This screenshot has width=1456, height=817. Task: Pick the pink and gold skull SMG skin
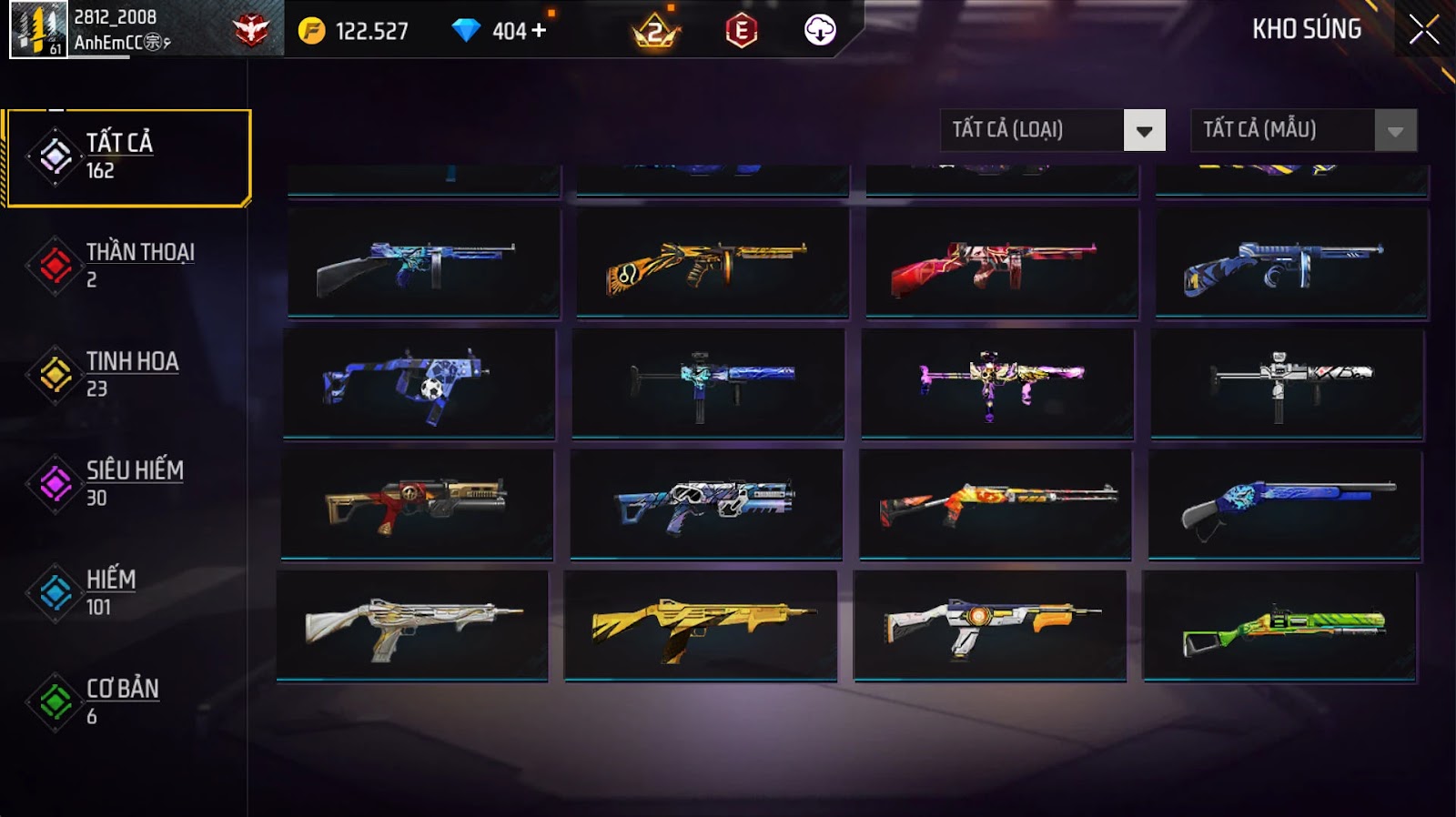click(x=997, y=384)
